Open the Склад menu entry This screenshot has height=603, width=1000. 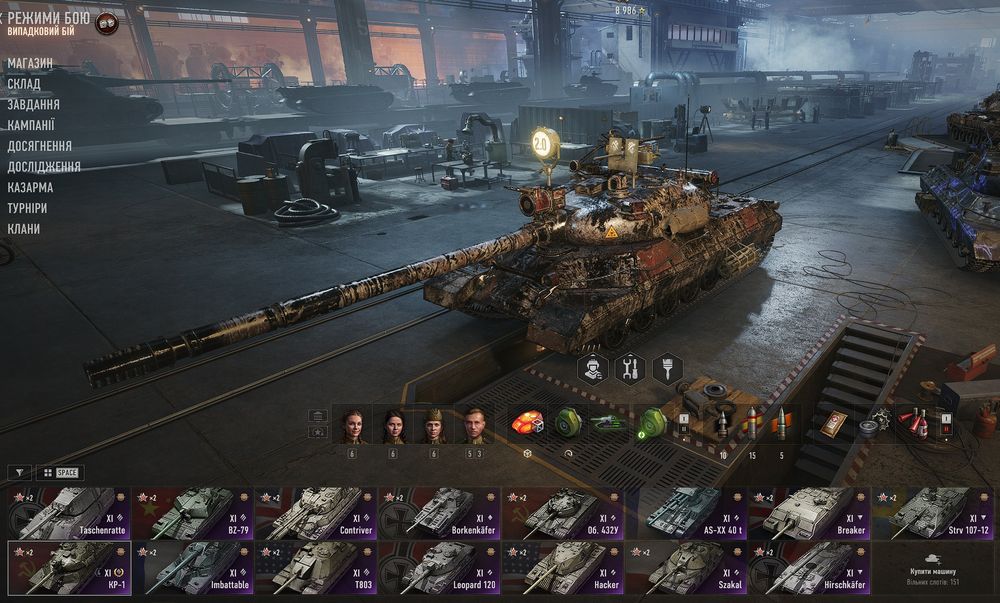click(24, 84)
